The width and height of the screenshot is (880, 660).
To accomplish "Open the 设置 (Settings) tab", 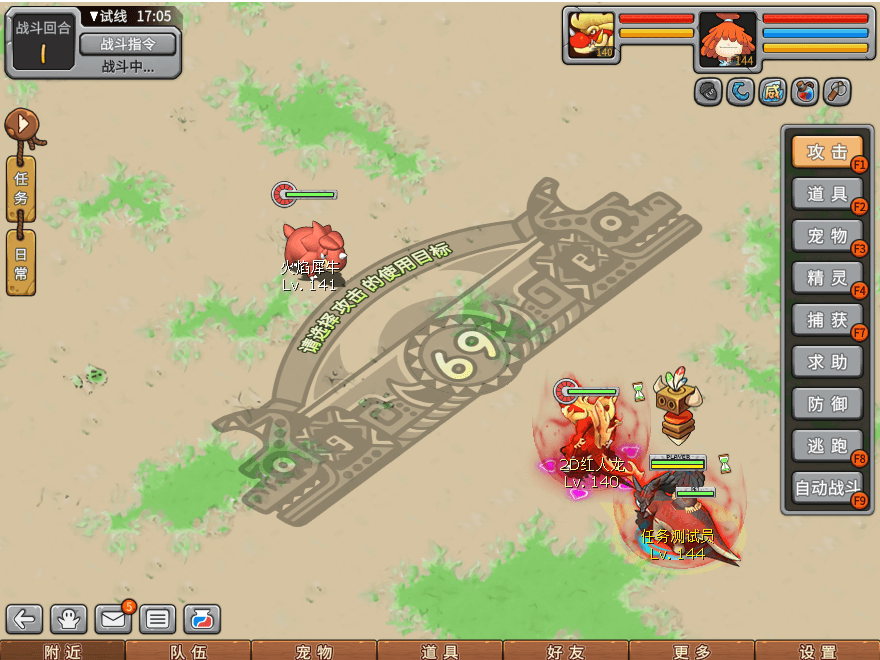I will coord(817,652).
